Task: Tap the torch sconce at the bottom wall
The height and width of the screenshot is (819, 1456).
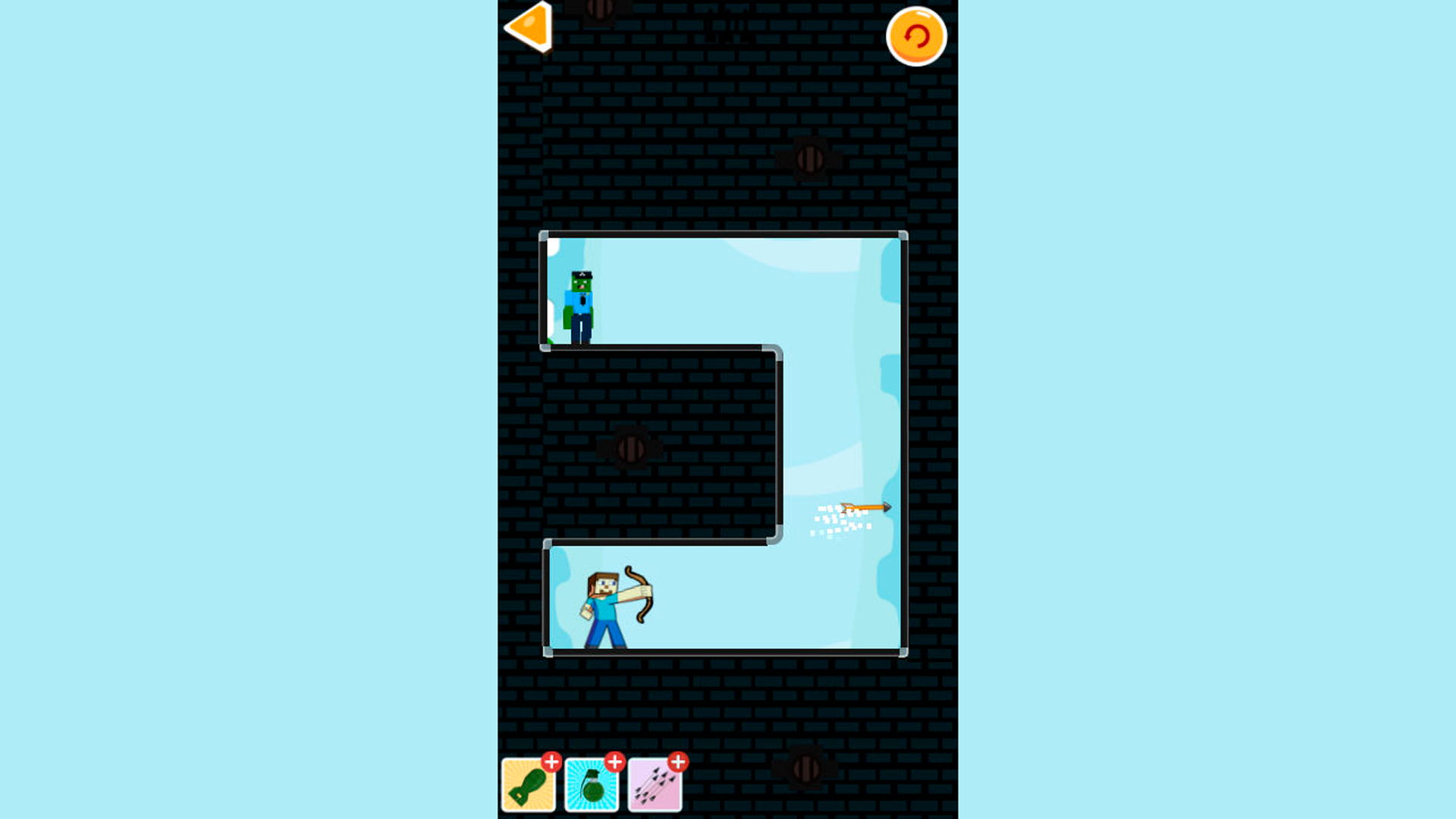Action: pos(806,770)
